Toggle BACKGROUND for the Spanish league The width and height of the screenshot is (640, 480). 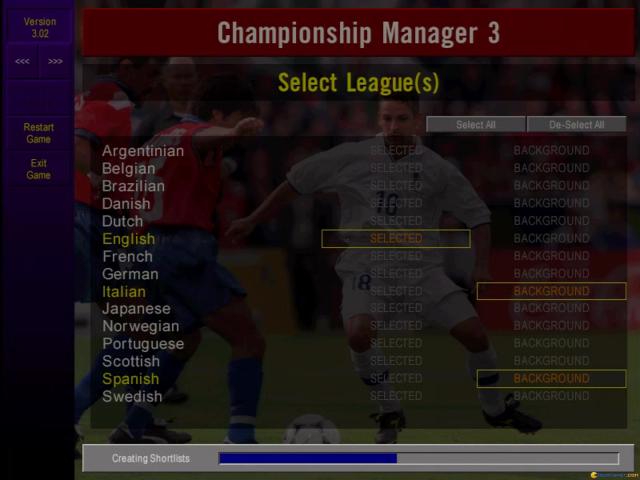point(551,379)
